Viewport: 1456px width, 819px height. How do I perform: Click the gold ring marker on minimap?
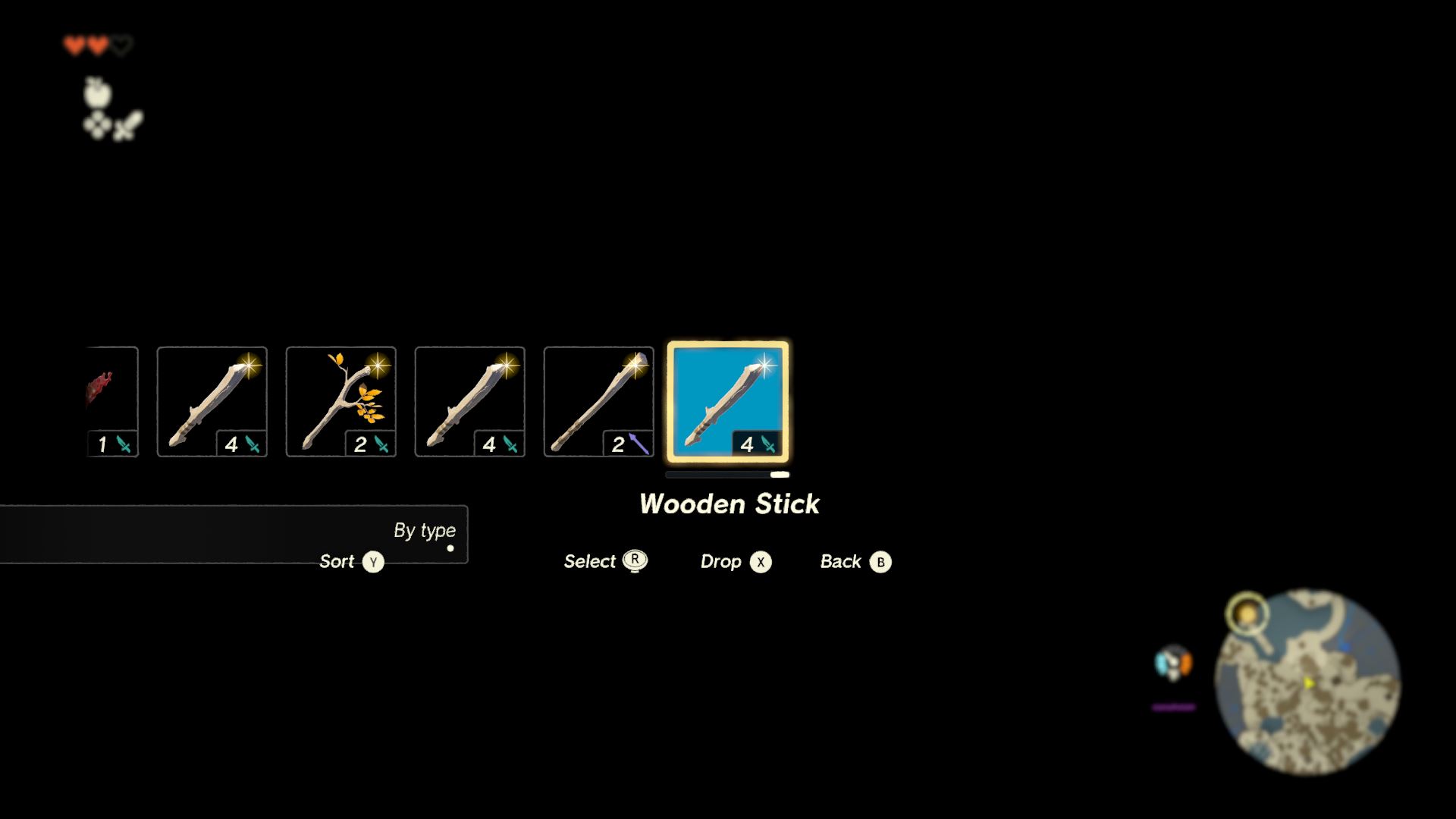click(1247, 613)
